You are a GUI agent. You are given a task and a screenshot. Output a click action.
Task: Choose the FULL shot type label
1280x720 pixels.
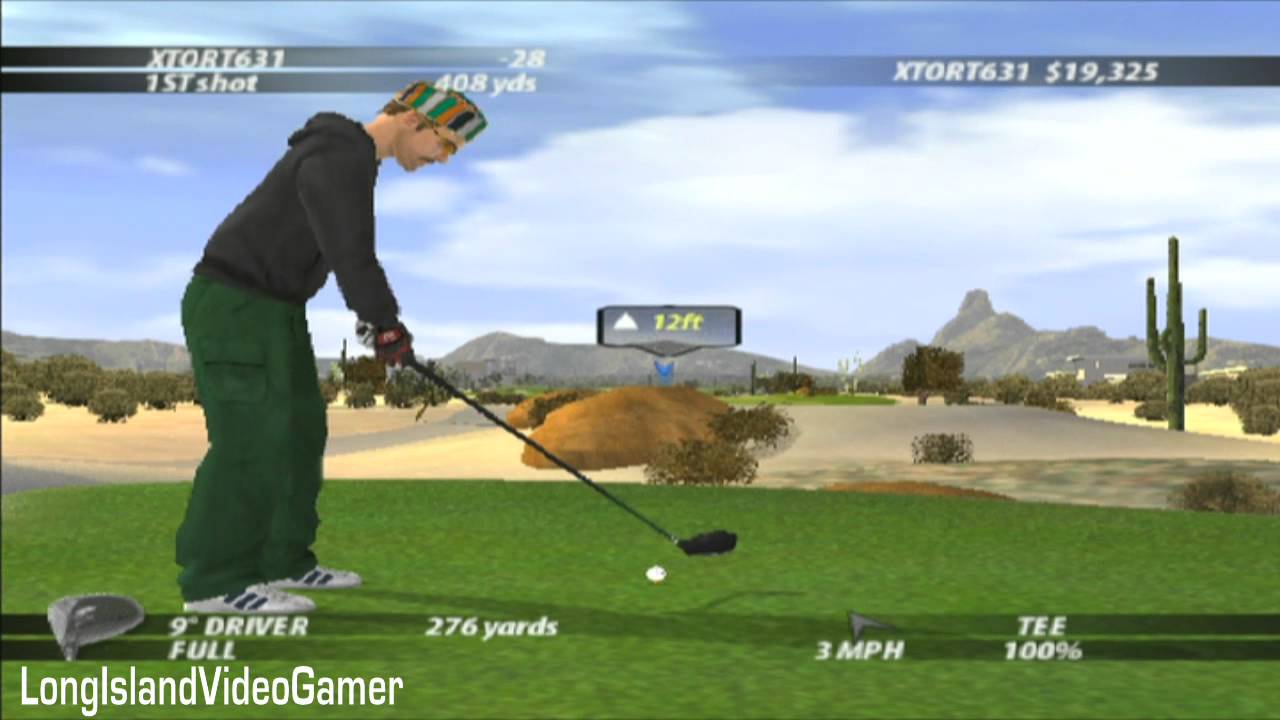coord(202,651)
